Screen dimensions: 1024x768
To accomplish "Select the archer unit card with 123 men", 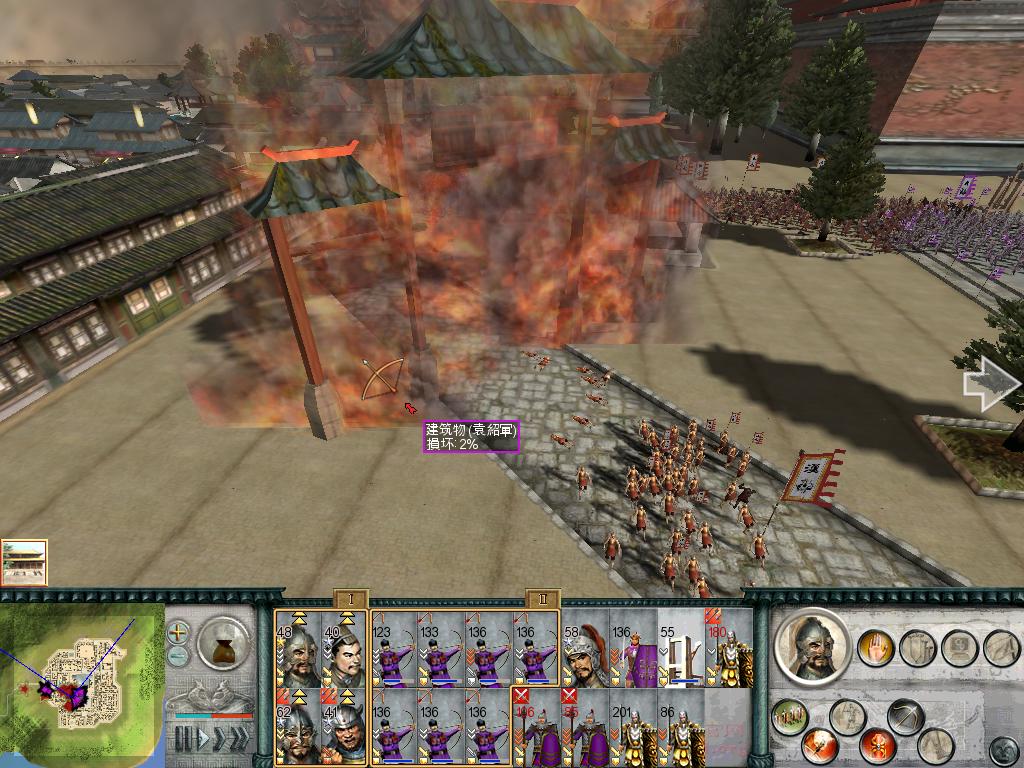I will tap(394, 649).
